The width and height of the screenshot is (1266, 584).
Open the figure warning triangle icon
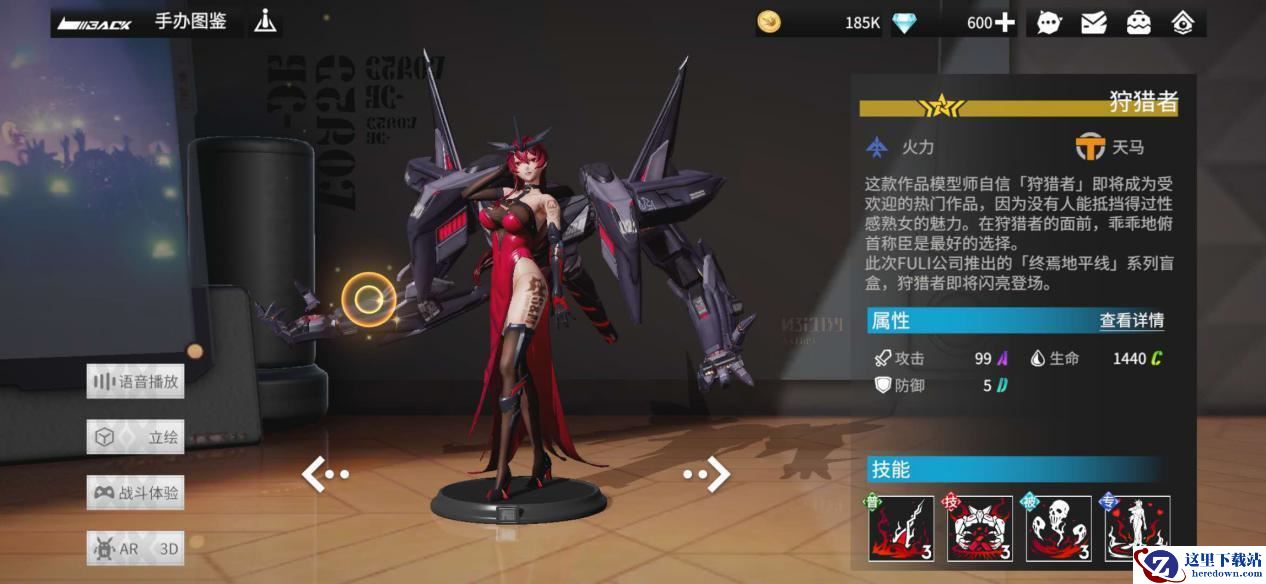pyautogui.click(x=265, y=21)
